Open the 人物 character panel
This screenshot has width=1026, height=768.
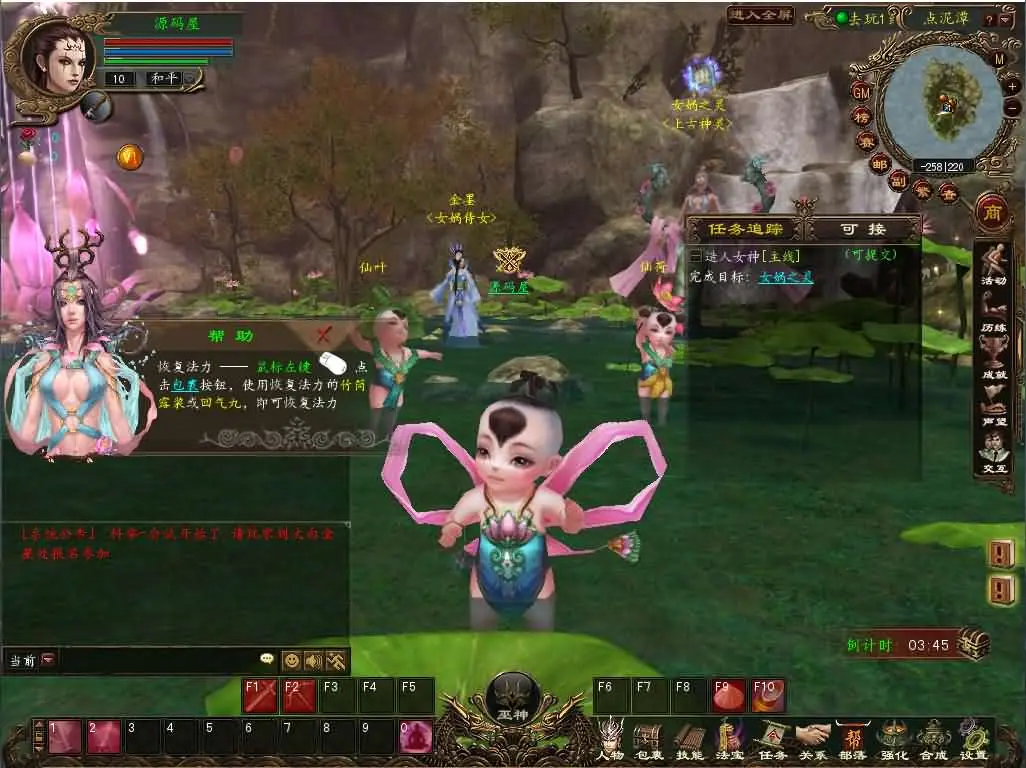(x=610, y=740)
